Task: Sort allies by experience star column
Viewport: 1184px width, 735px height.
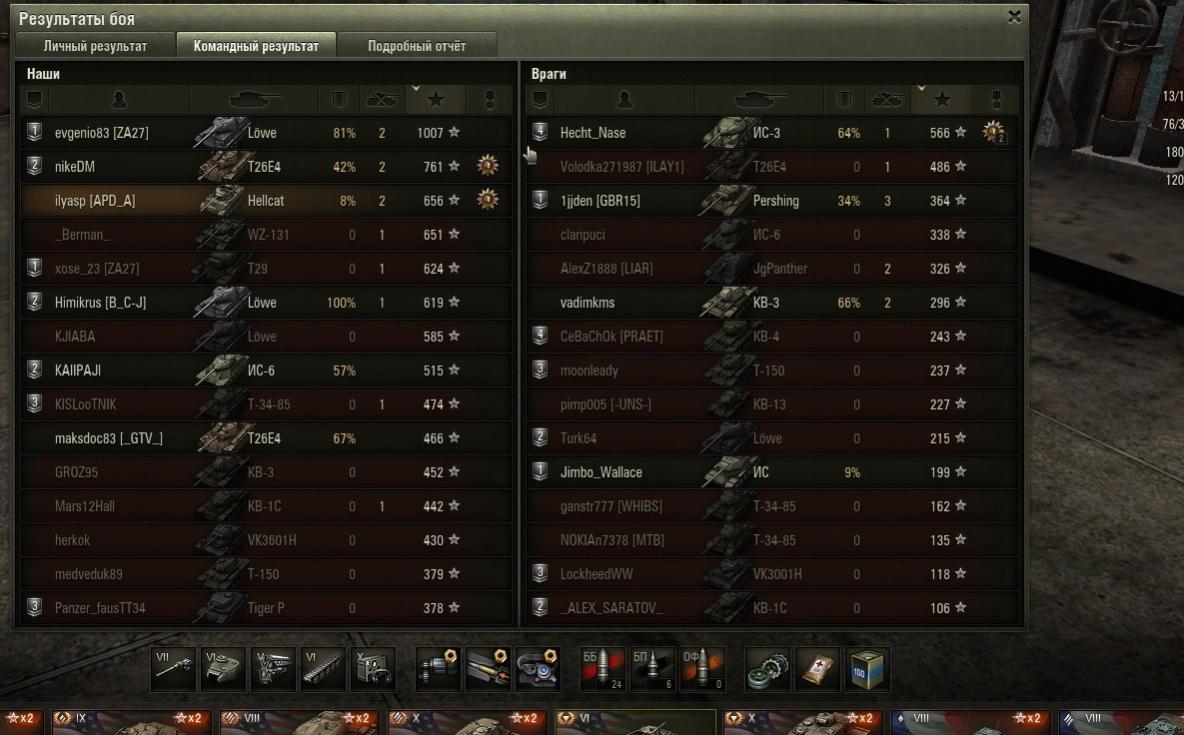Action: 435,99
